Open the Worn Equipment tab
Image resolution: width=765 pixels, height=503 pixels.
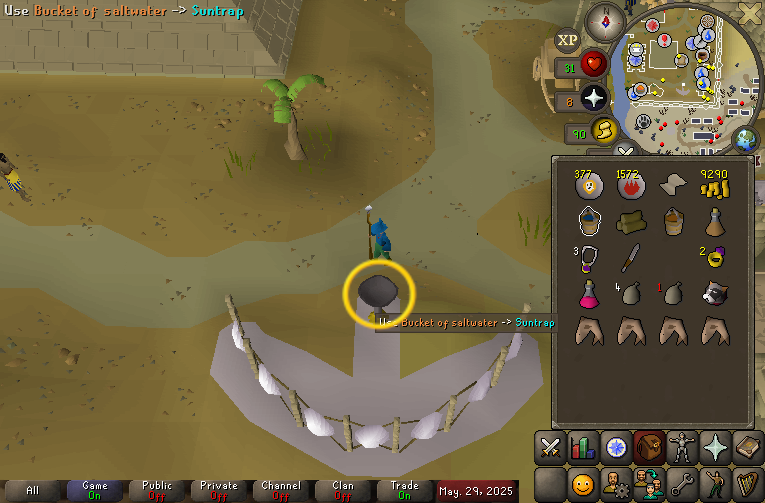tap(681, 447)
